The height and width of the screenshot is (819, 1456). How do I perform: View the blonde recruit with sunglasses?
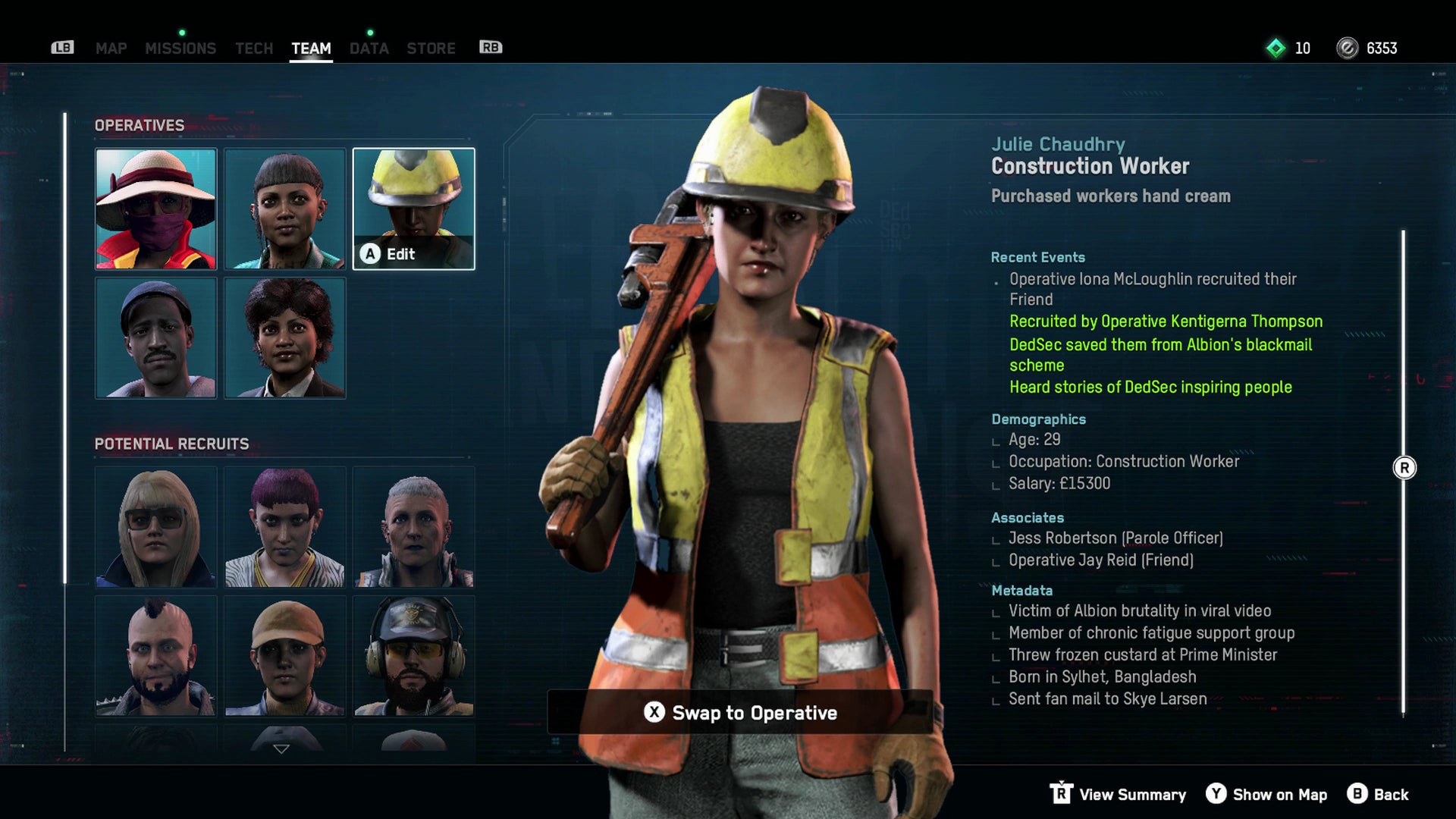[x=155, y=528]
